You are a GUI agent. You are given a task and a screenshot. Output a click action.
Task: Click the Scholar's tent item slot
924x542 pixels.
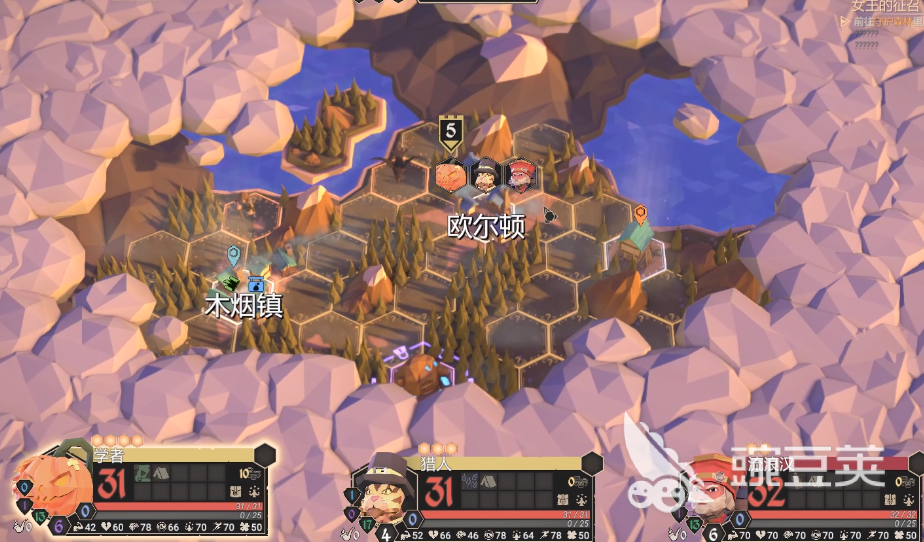click(160, 474)
